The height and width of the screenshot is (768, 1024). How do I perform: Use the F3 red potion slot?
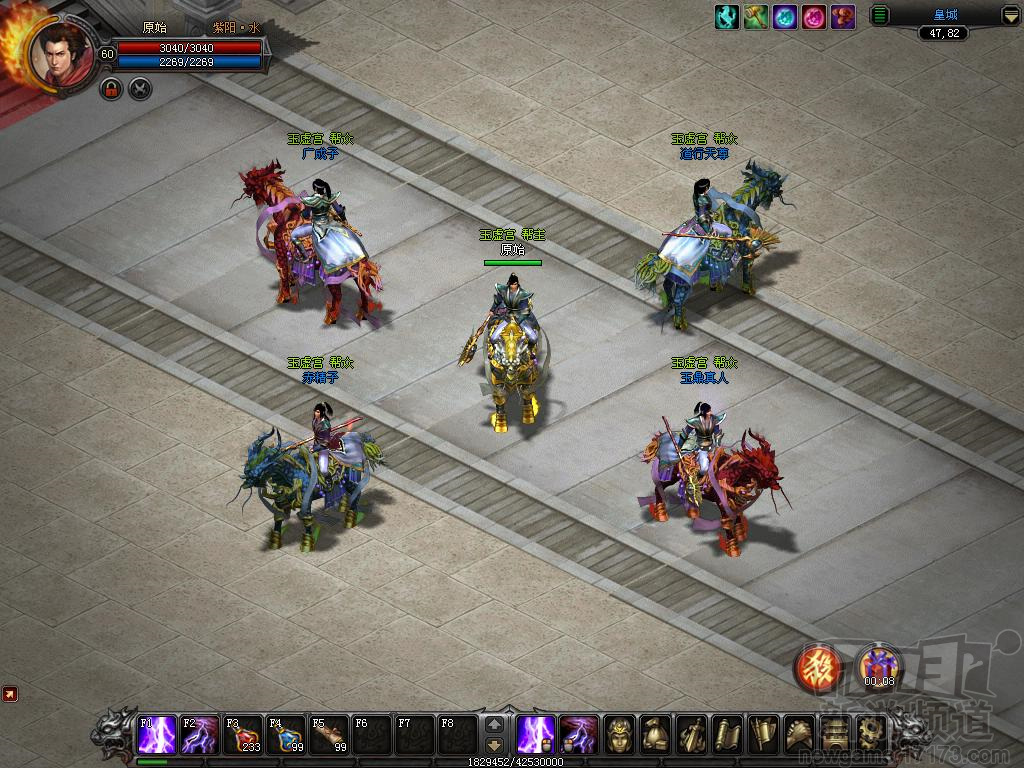pos(243,735)
